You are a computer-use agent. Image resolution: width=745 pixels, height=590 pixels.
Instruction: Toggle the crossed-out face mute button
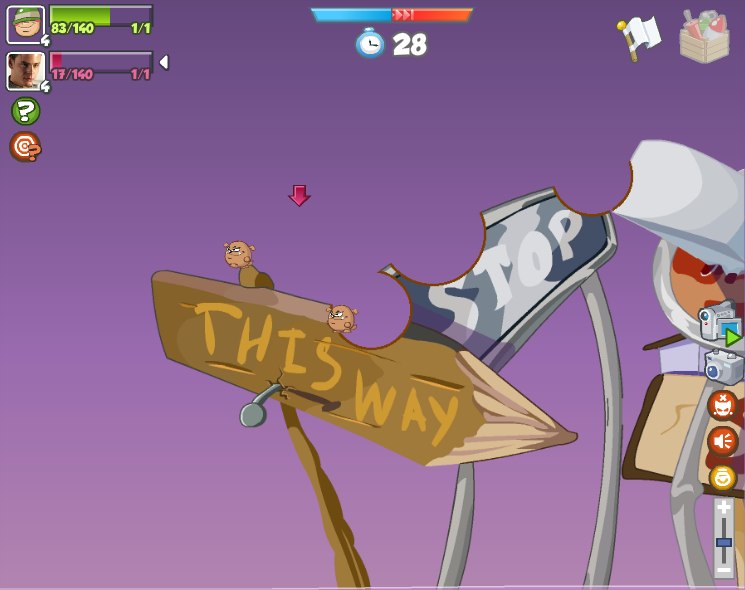[x=722, y=405]
